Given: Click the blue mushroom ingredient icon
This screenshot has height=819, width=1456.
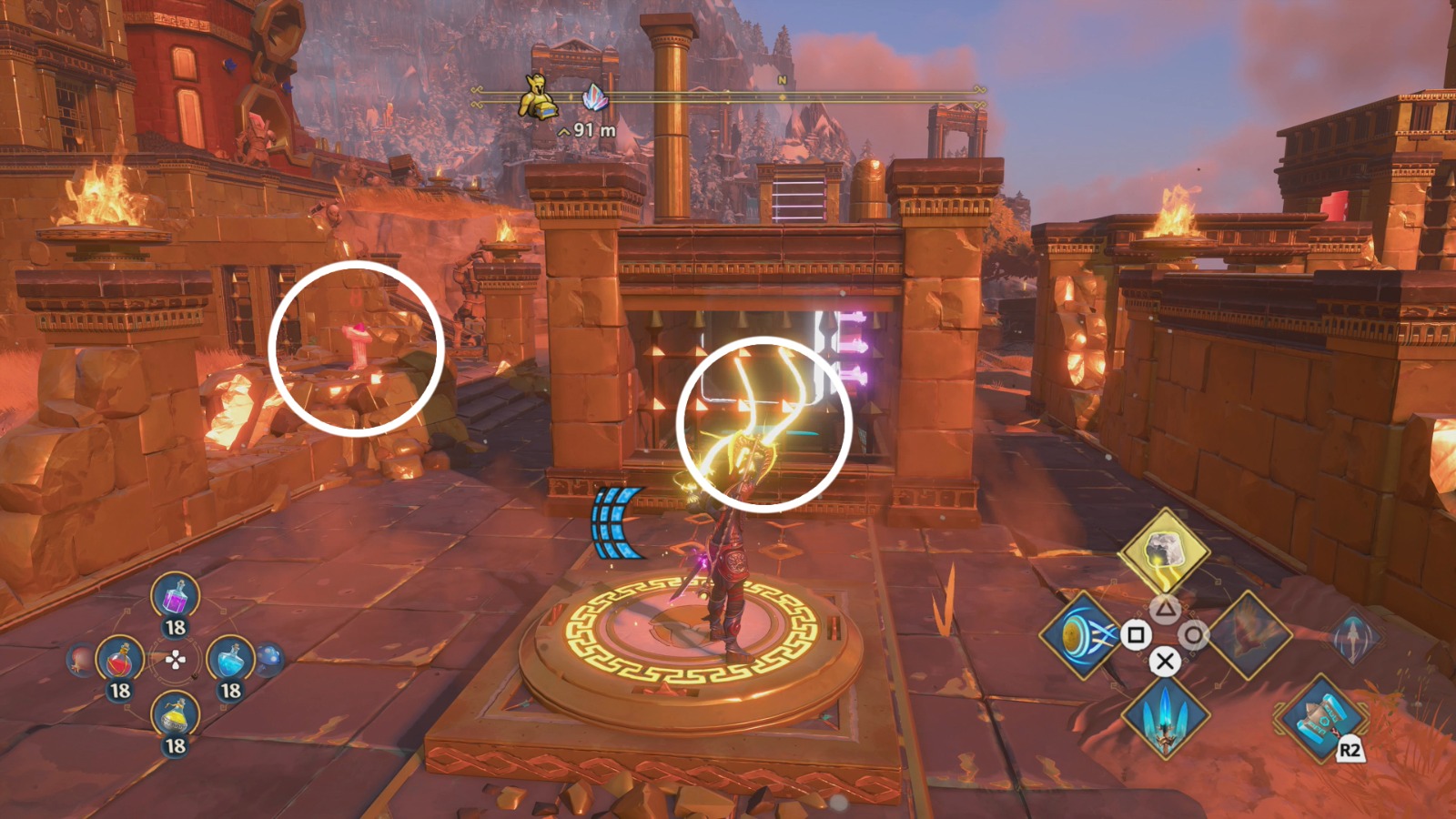Looking at the screenshot, I should coord(268,658).
